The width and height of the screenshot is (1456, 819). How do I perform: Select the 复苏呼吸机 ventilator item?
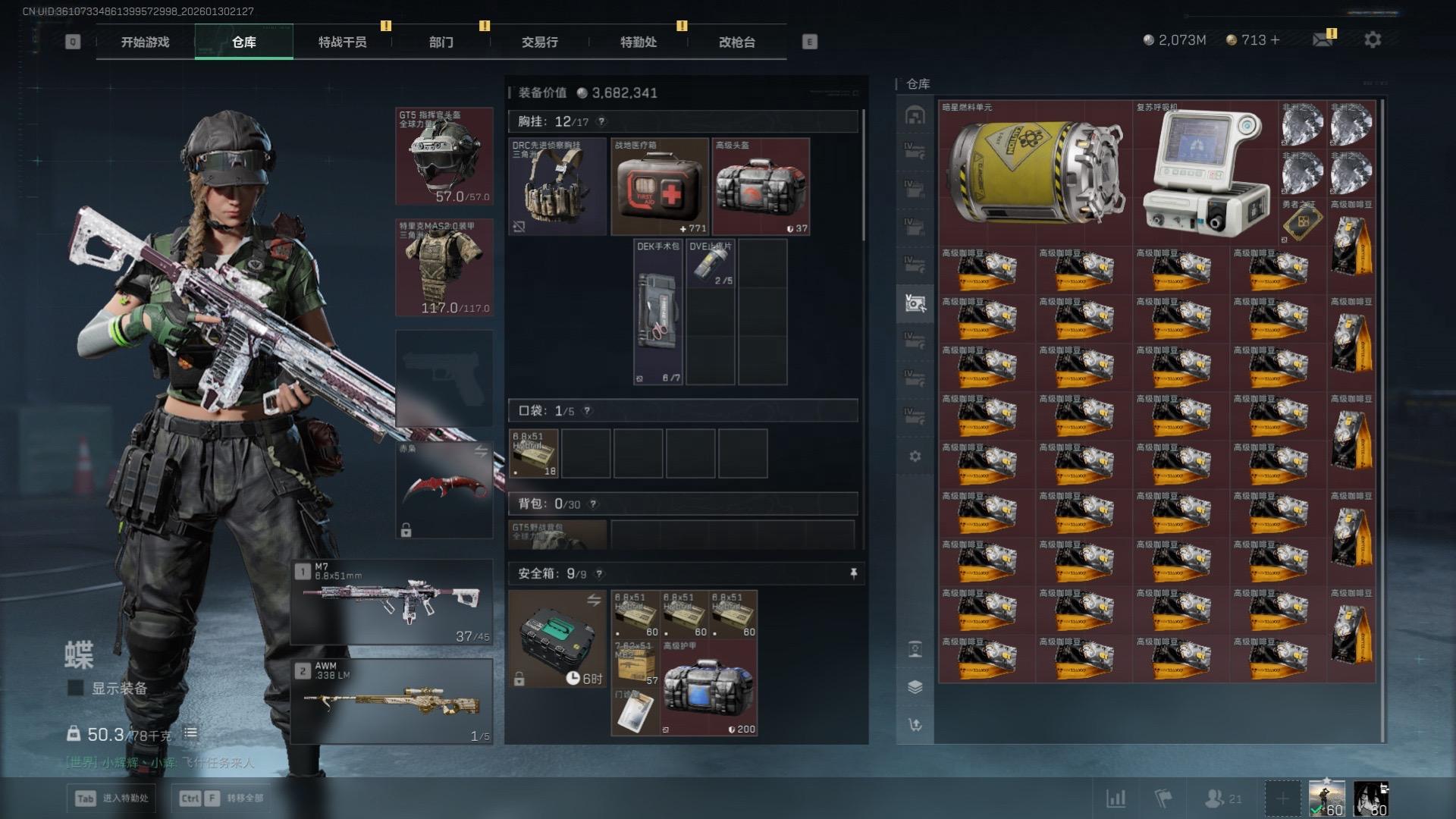tap(1205, 173)
